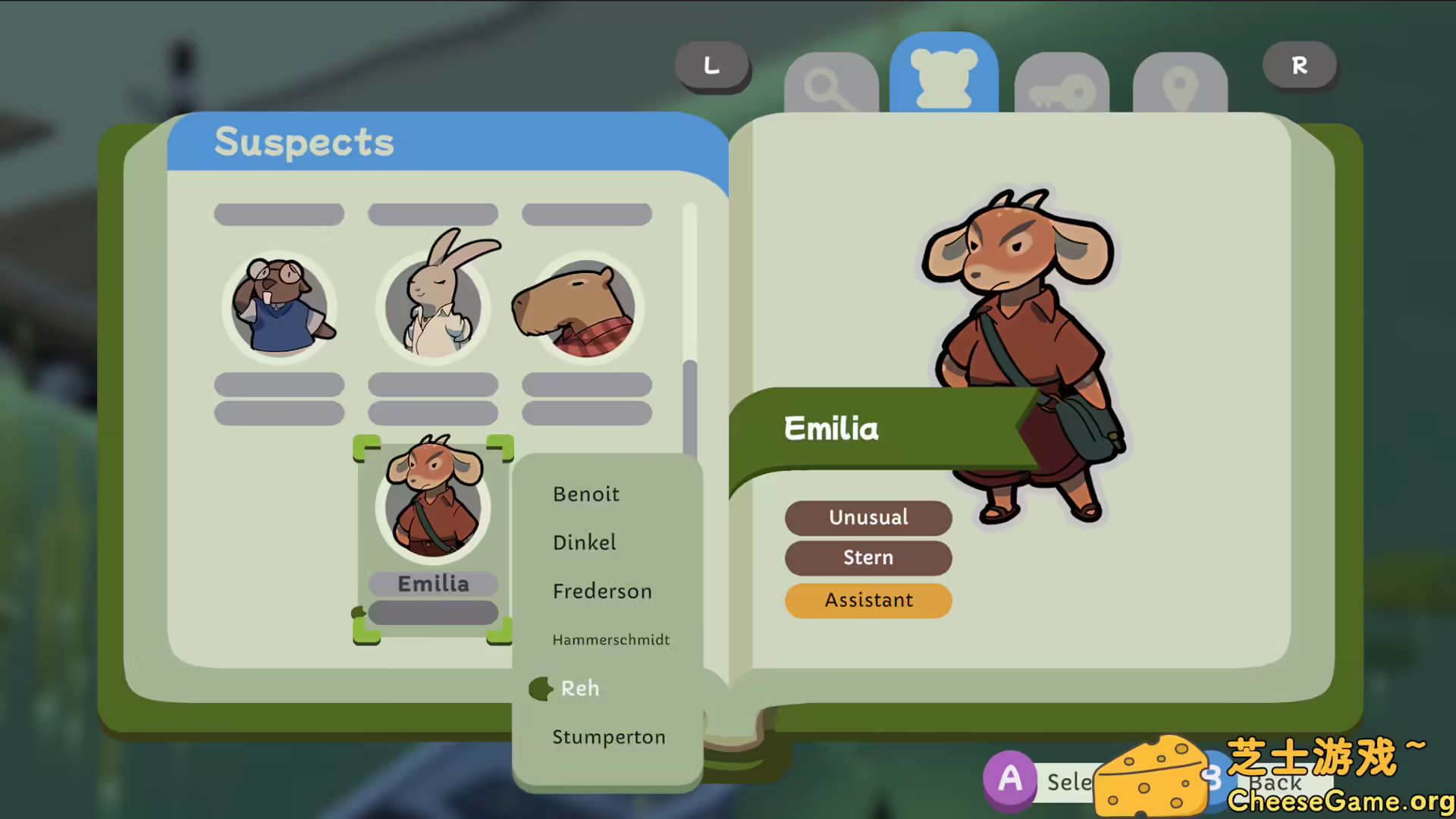Select the Reh radio option
Image resolution: width=1456 pixels, height=819 pixels.
coord(579,689)
